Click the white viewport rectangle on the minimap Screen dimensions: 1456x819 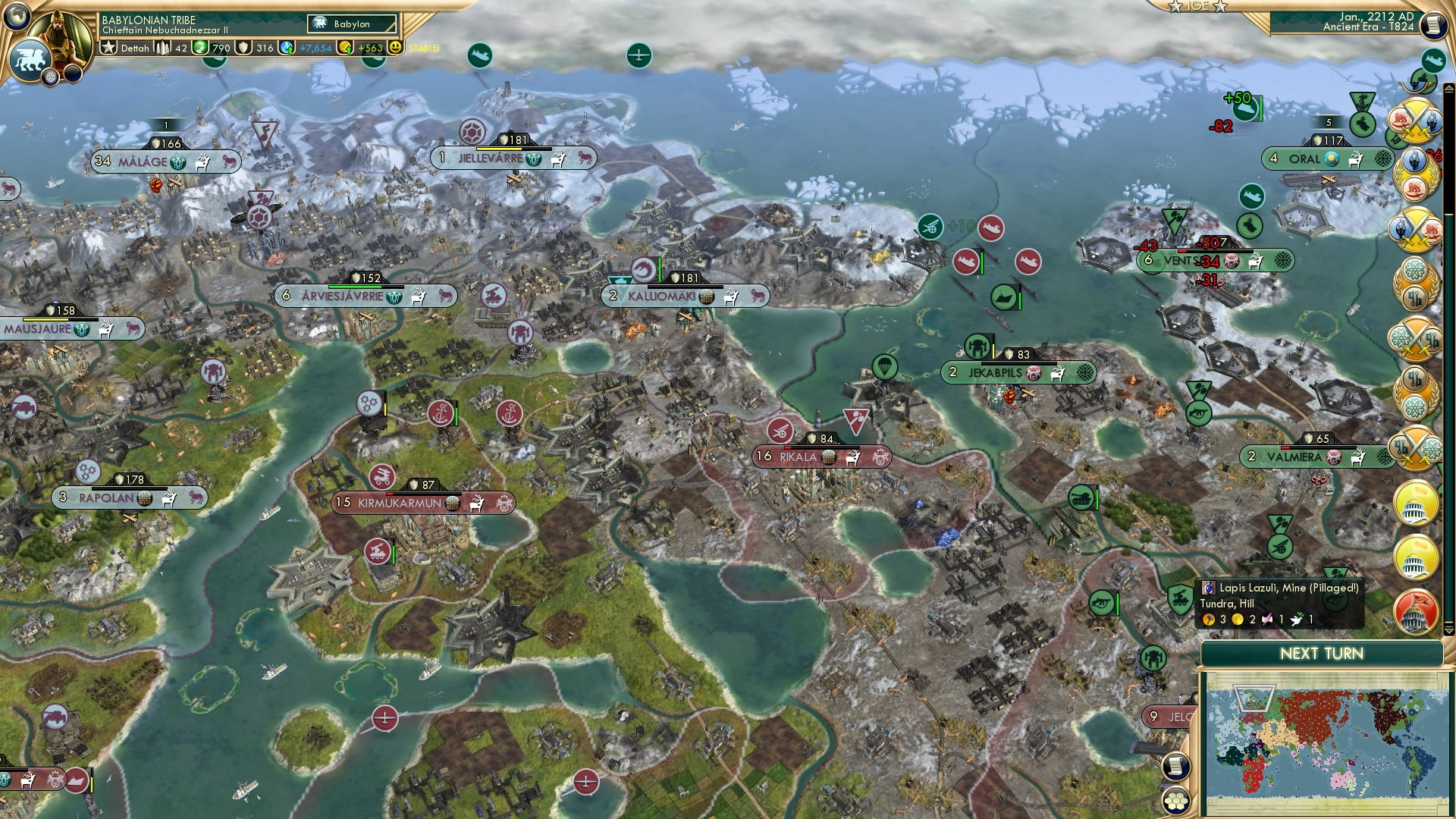coord(1254,698)
